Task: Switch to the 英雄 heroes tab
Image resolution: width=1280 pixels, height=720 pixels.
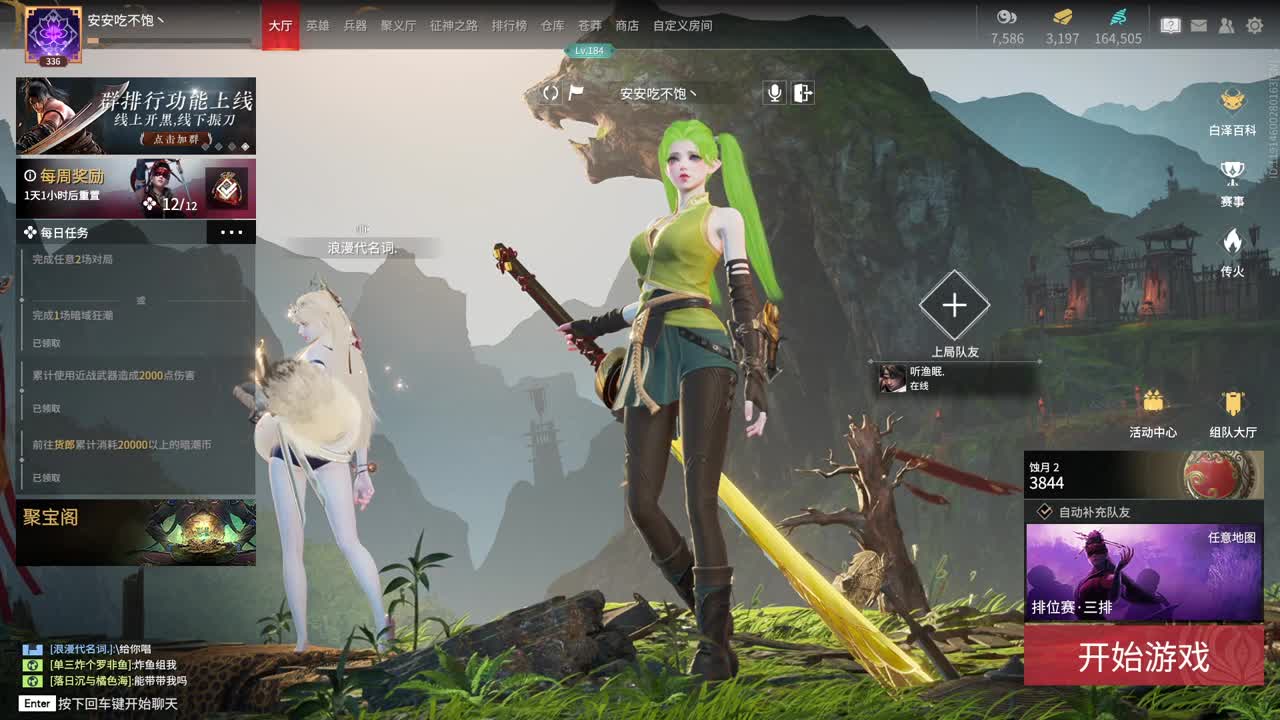Action: [317, 26]
